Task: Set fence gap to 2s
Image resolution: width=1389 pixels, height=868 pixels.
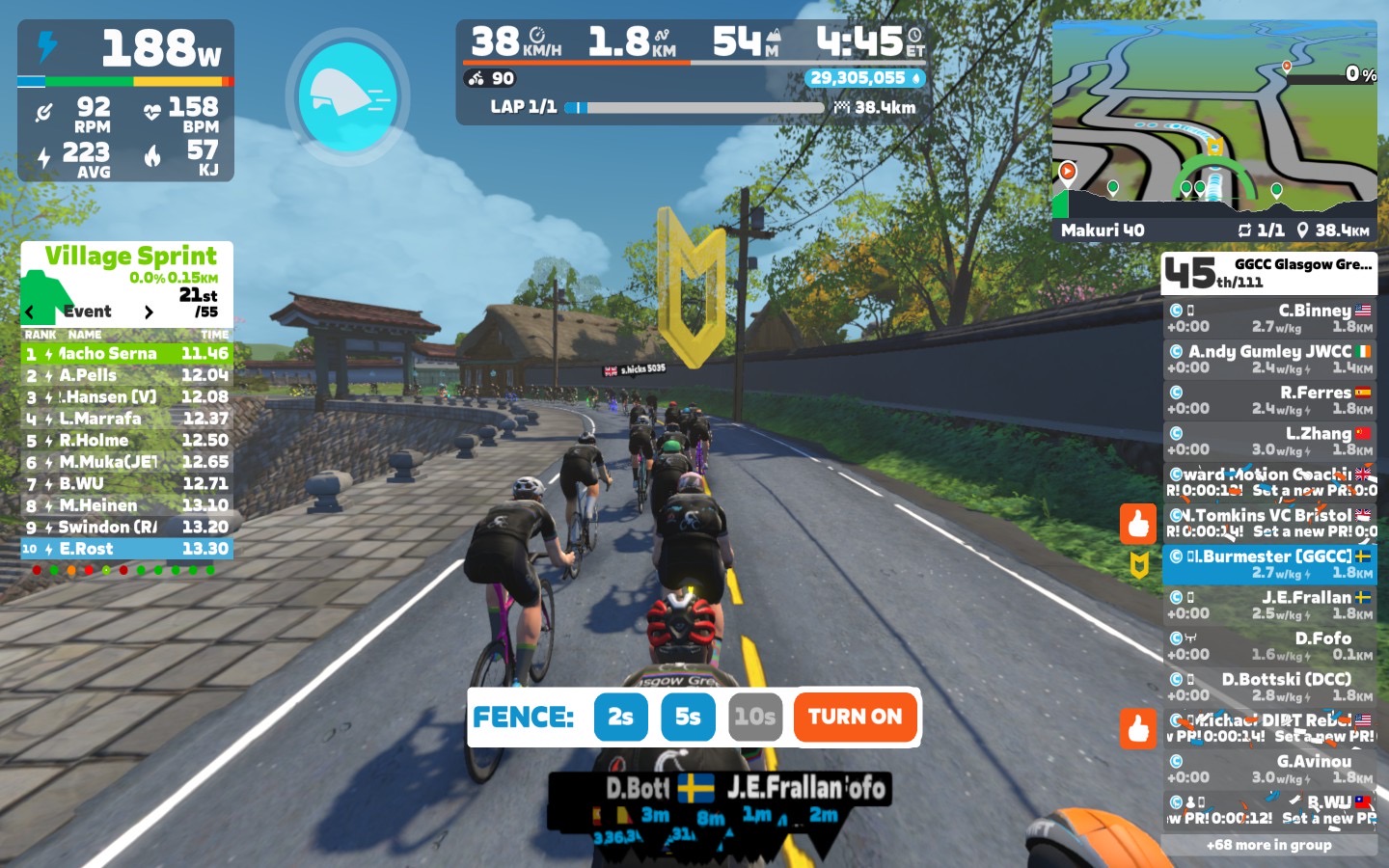Action: point(620,717)
